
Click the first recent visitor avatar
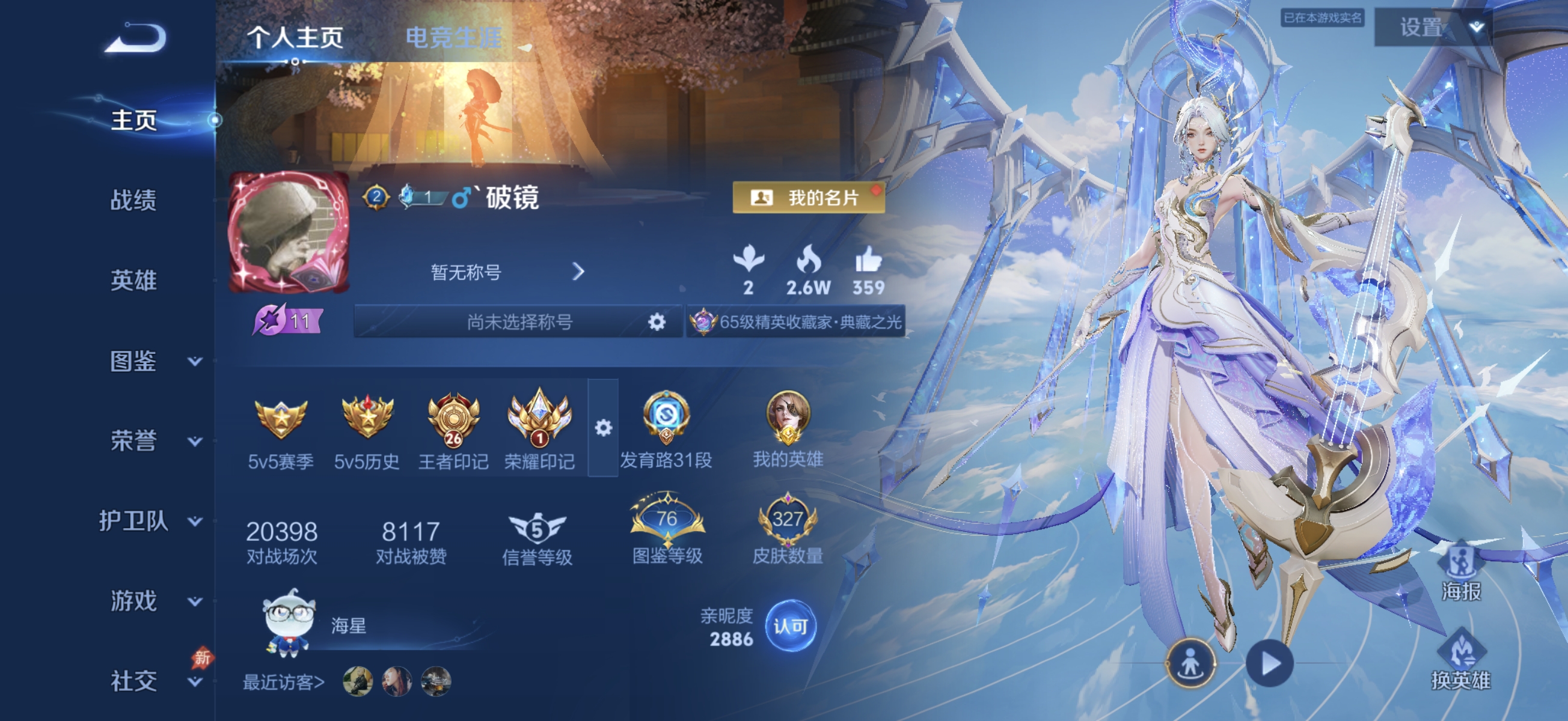[359, 681]
